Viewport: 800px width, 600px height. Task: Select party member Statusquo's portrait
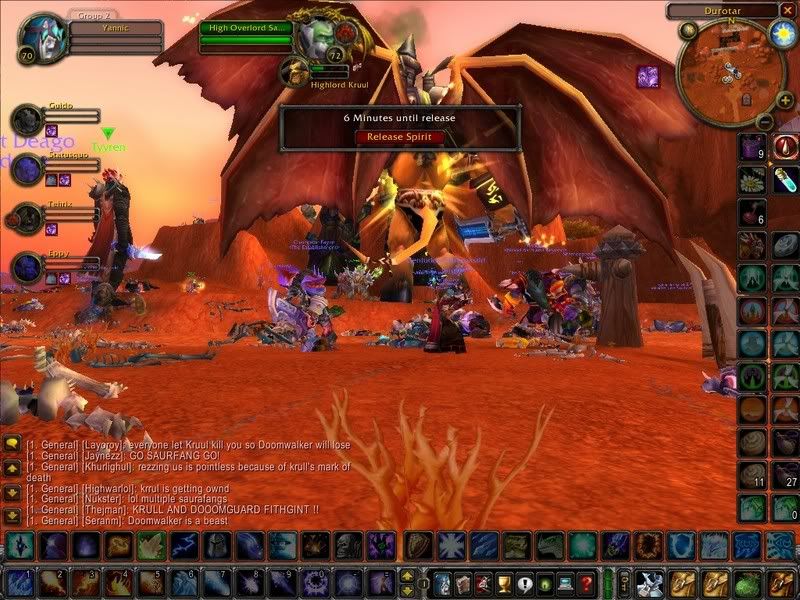point(26,168)
